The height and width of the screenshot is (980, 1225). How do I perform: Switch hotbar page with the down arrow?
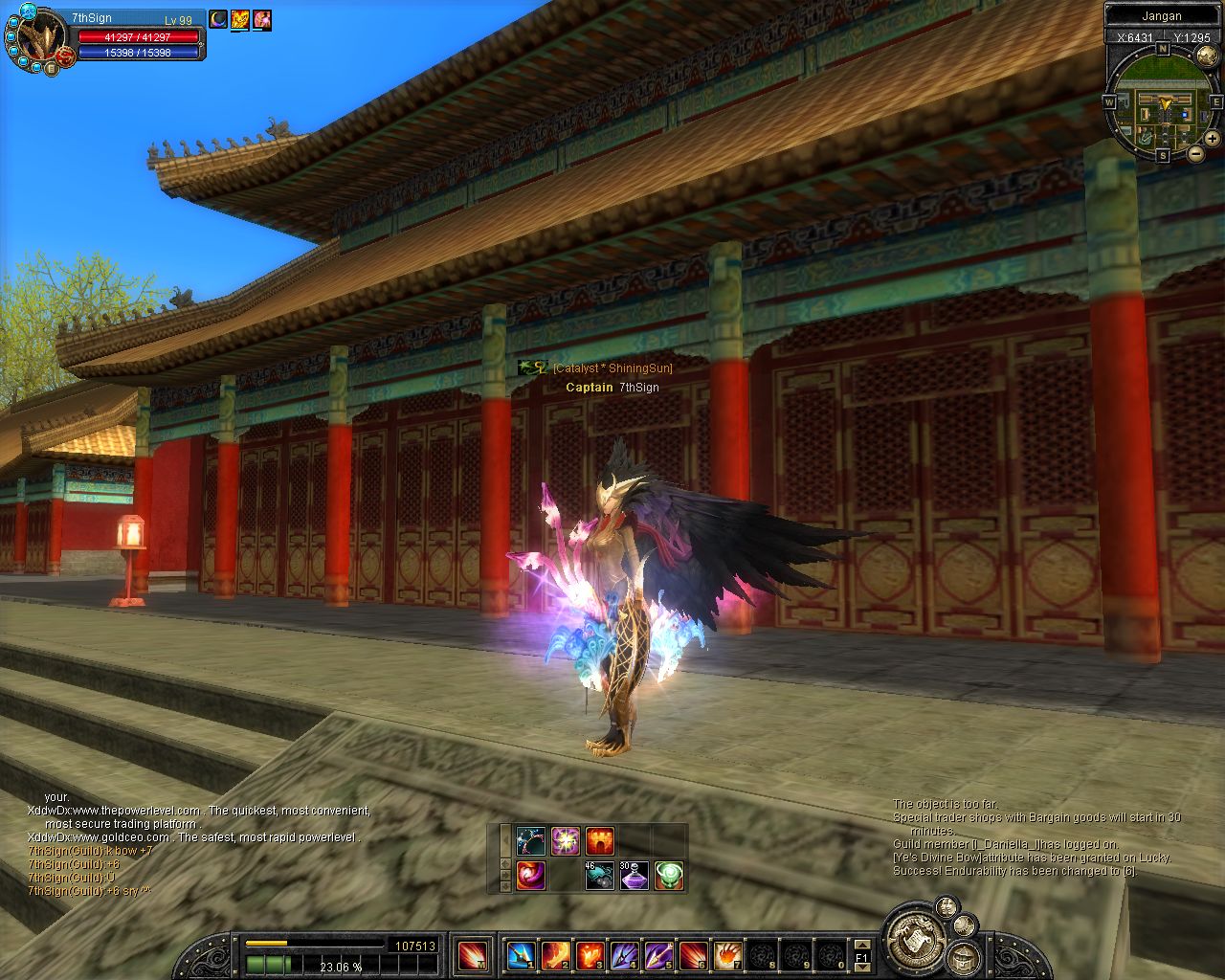point(861,968)
